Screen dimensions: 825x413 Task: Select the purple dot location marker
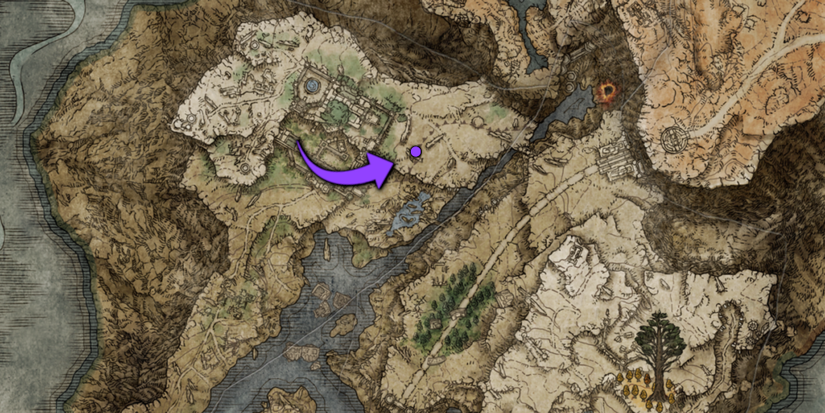point(415,152)
